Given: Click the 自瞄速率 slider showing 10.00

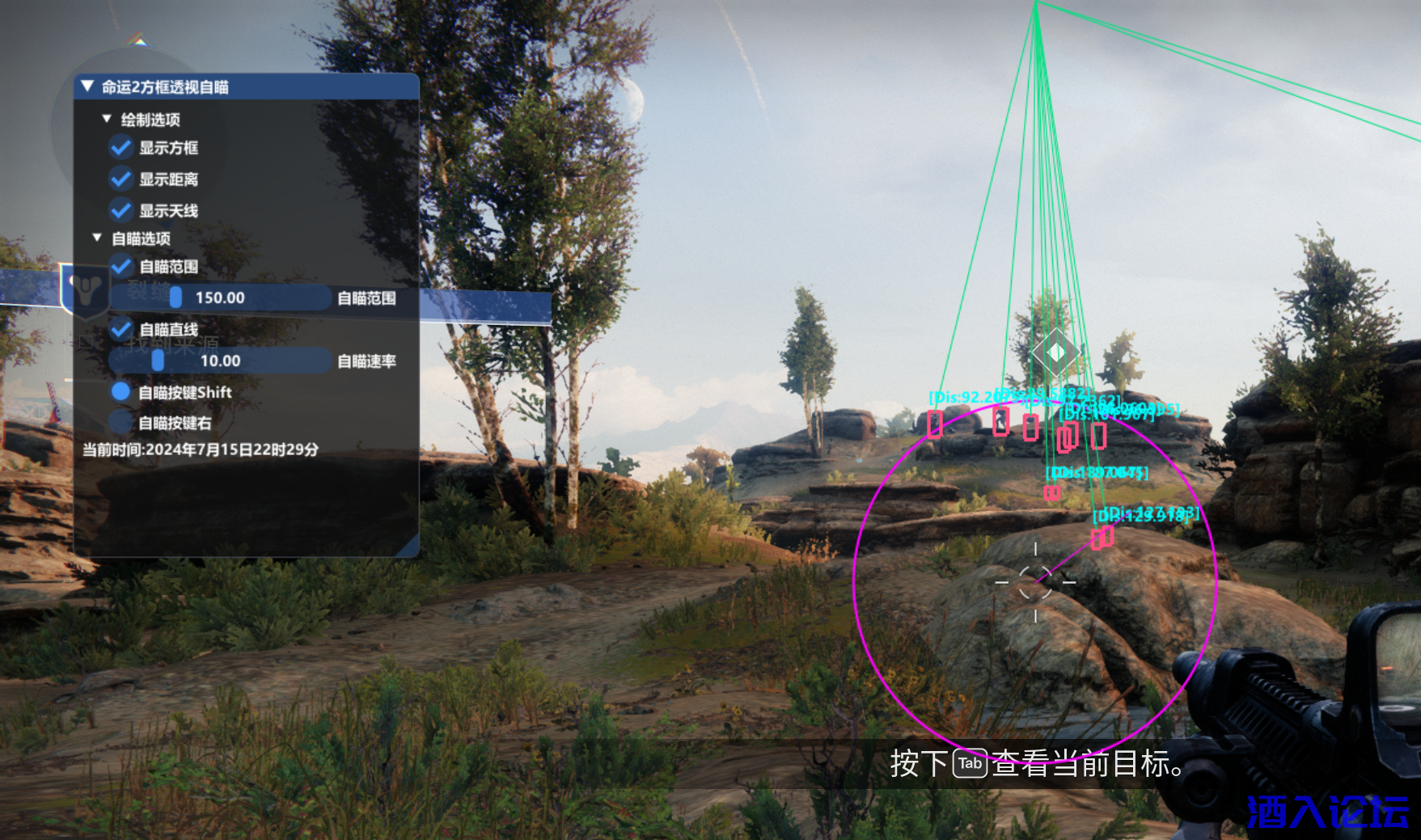Looking at the screenshot, I should click(220, 361).
